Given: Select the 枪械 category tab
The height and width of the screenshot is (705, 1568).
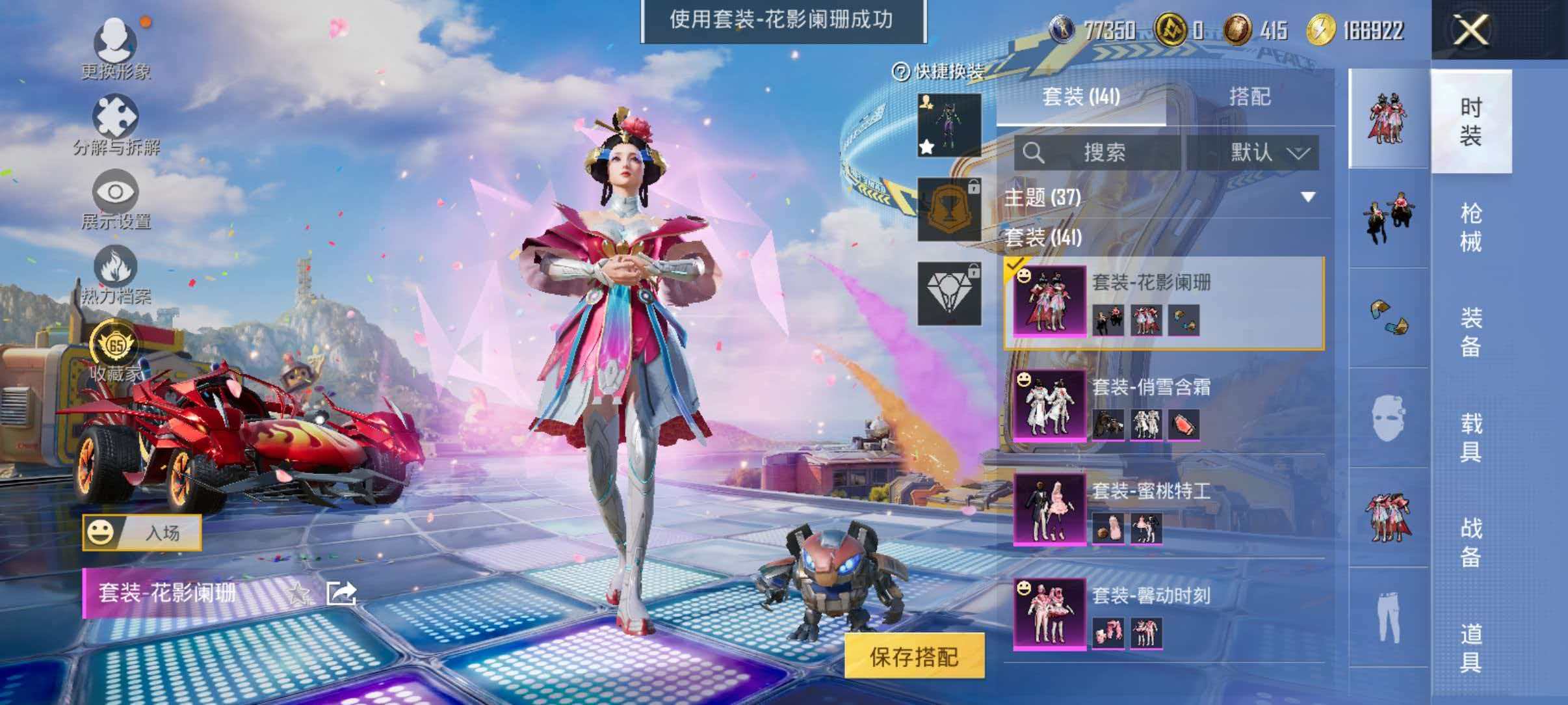Looking at the screenshot, I should (1472, 223).
